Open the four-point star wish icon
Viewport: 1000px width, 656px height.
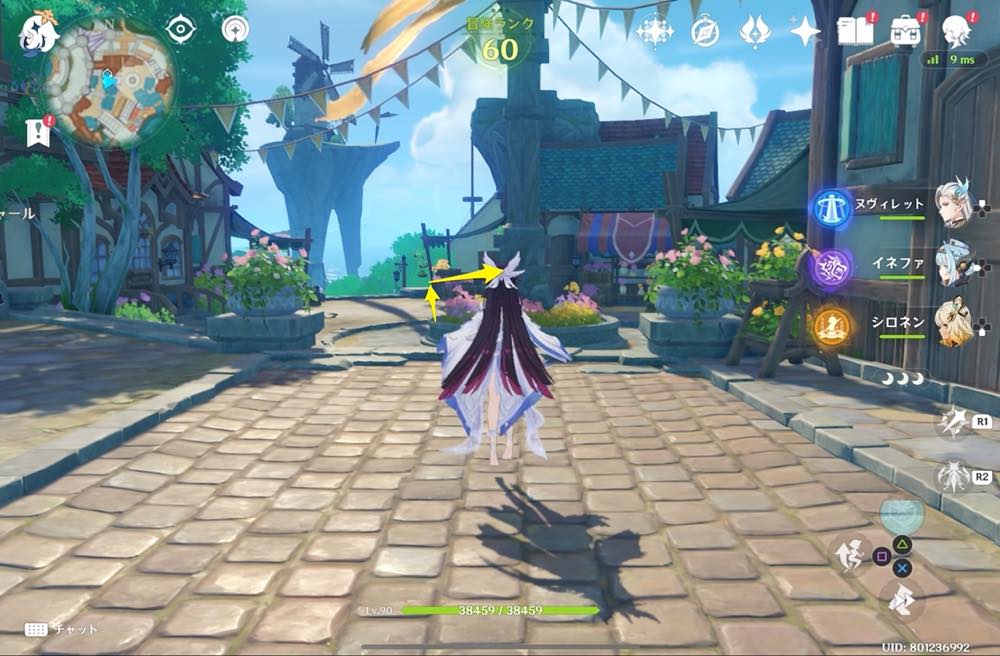pyautogui.click(x=805, y=31)
